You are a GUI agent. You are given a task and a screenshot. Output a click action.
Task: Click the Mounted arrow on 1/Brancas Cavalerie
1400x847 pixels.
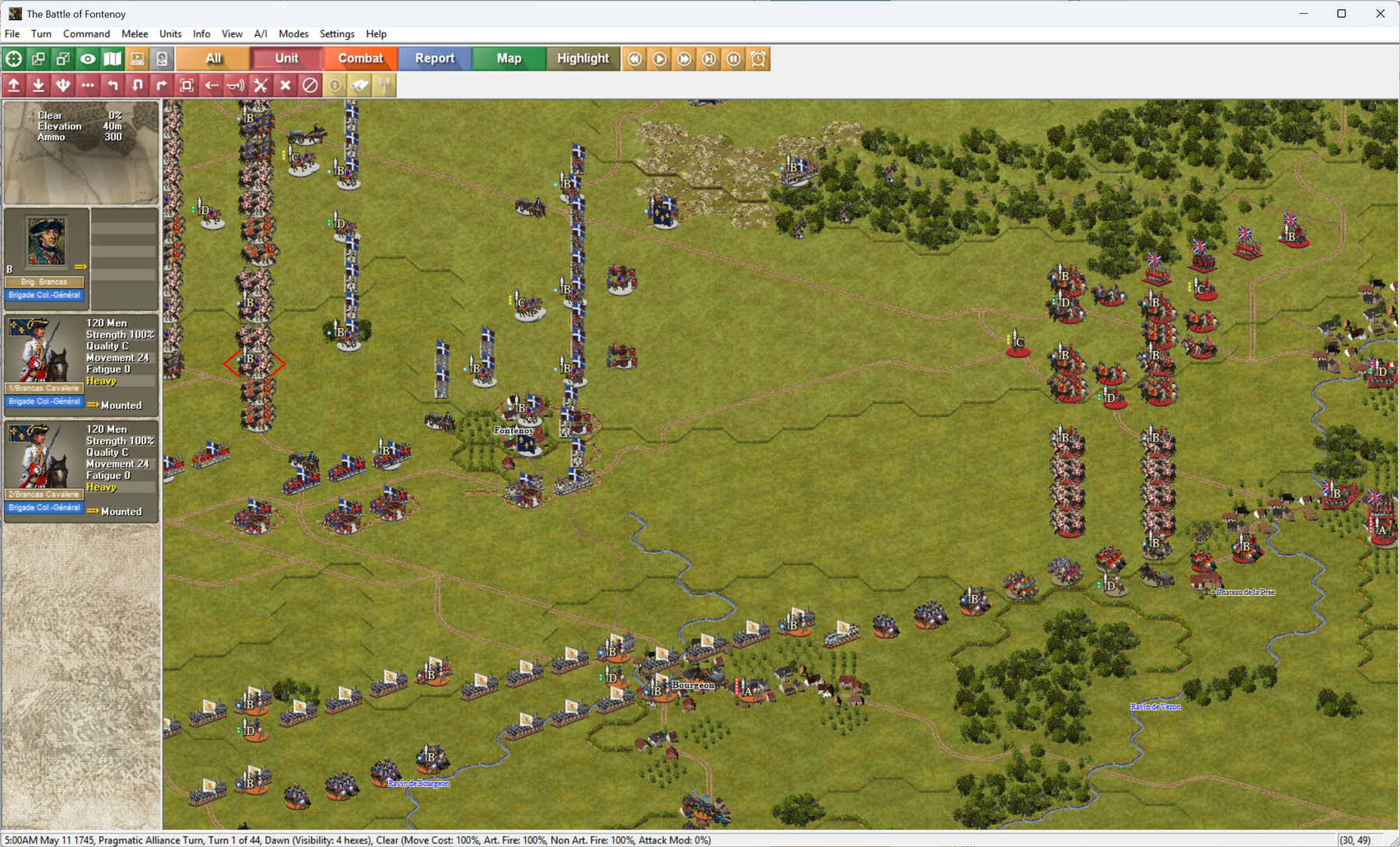coord(93,404)
